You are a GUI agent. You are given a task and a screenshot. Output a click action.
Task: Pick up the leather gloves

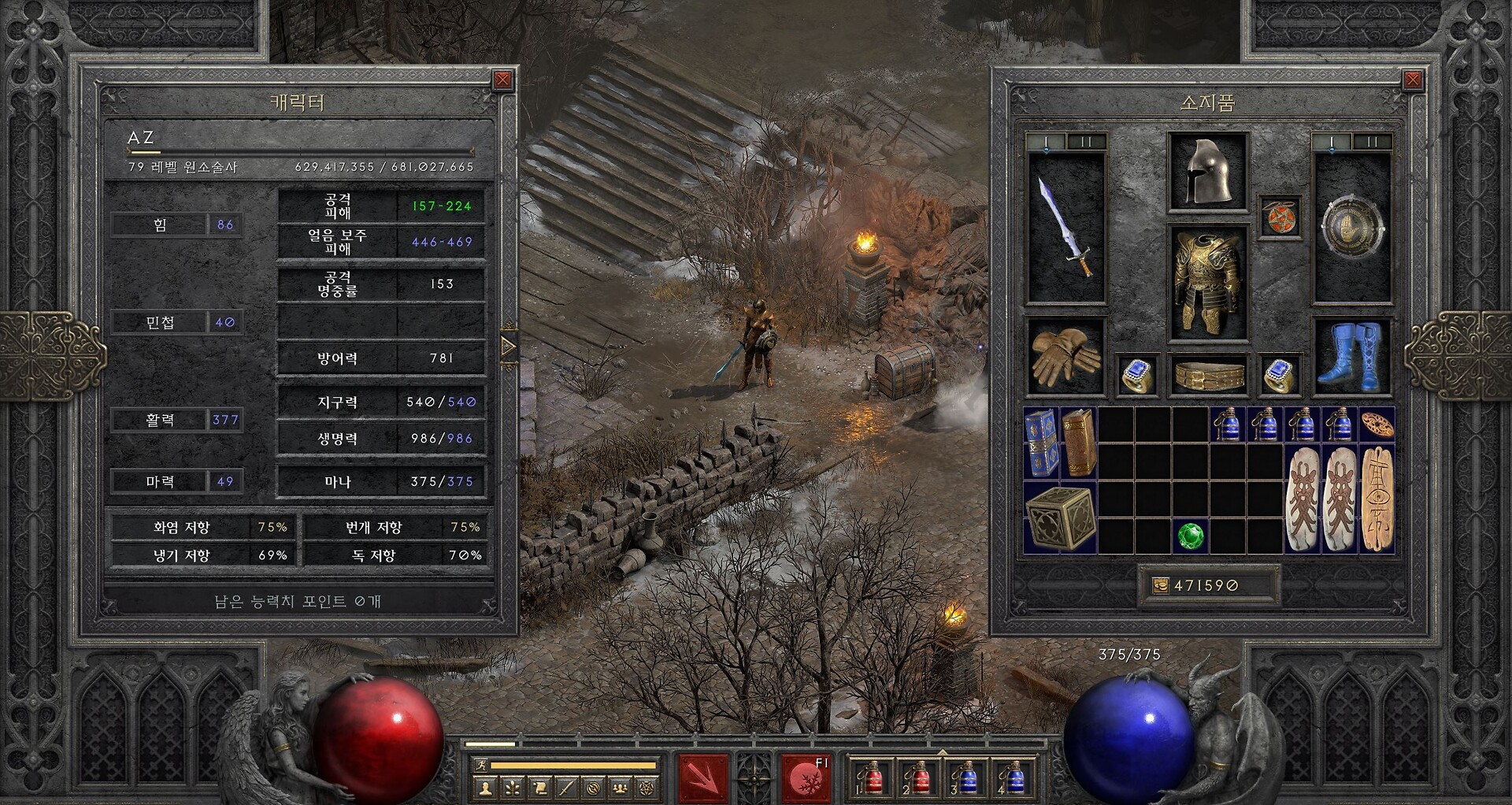[x=1066, y=357]
